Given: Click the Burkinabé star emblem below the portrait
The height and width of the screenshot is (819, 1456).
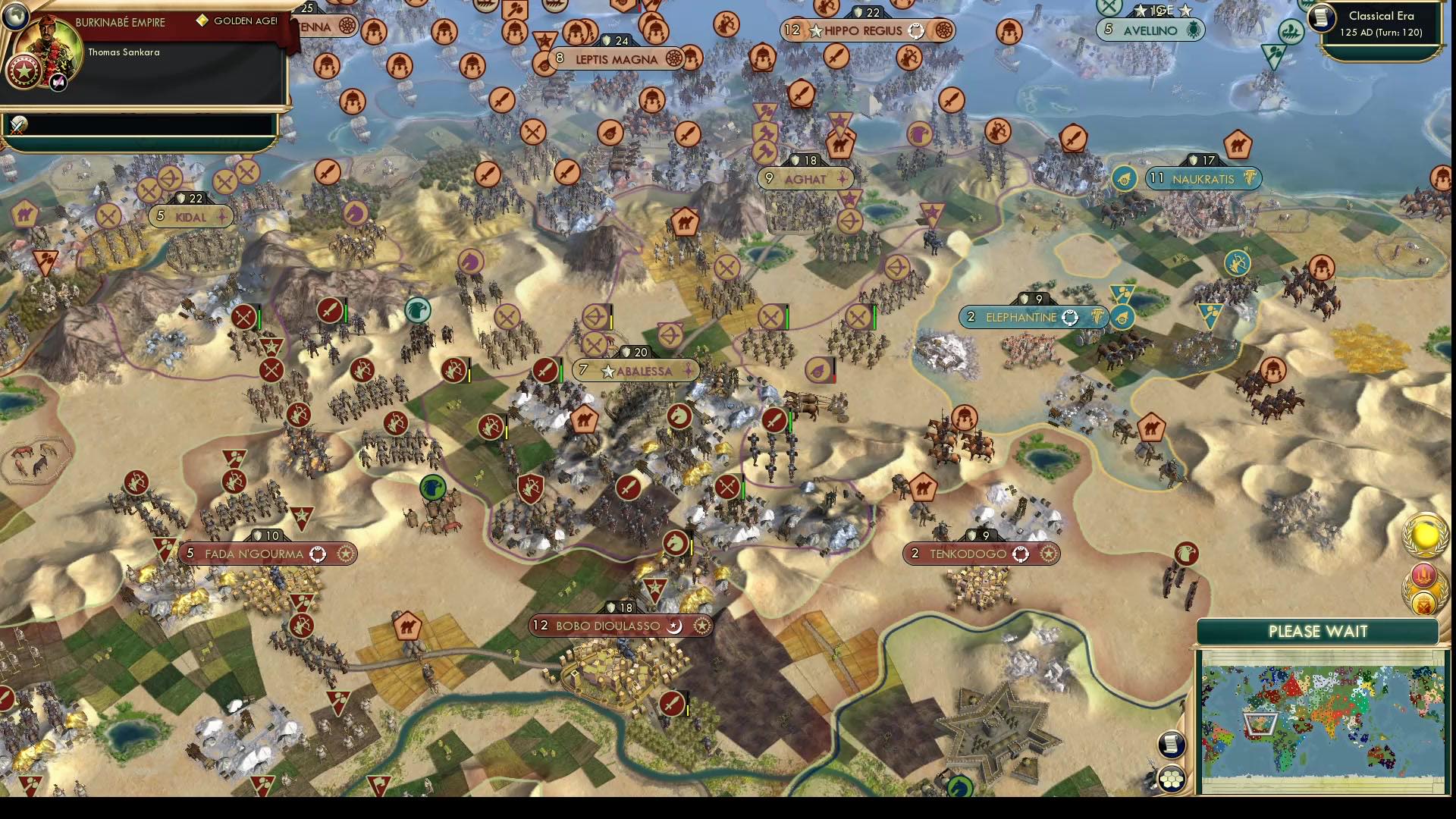Looking at the screenshot, I should (x=24, y=72).
